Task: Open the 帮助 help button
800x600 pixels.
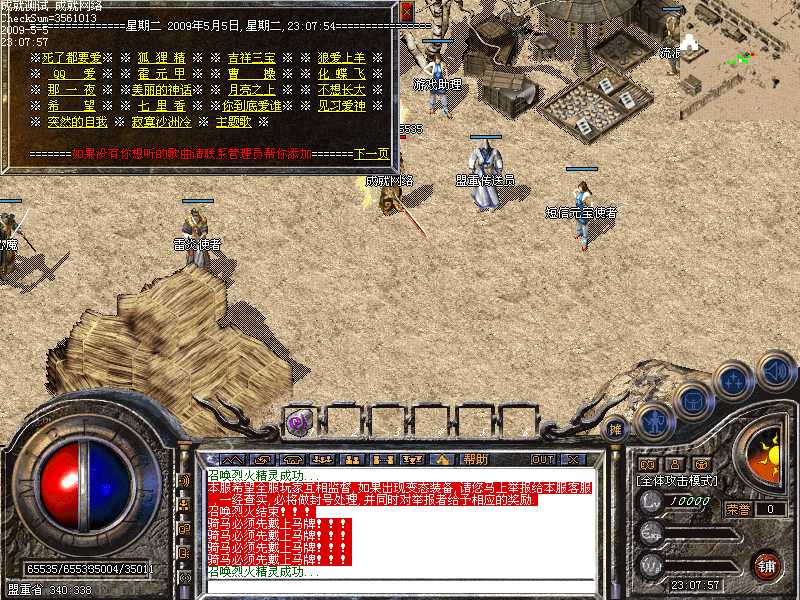Action: 475,459
